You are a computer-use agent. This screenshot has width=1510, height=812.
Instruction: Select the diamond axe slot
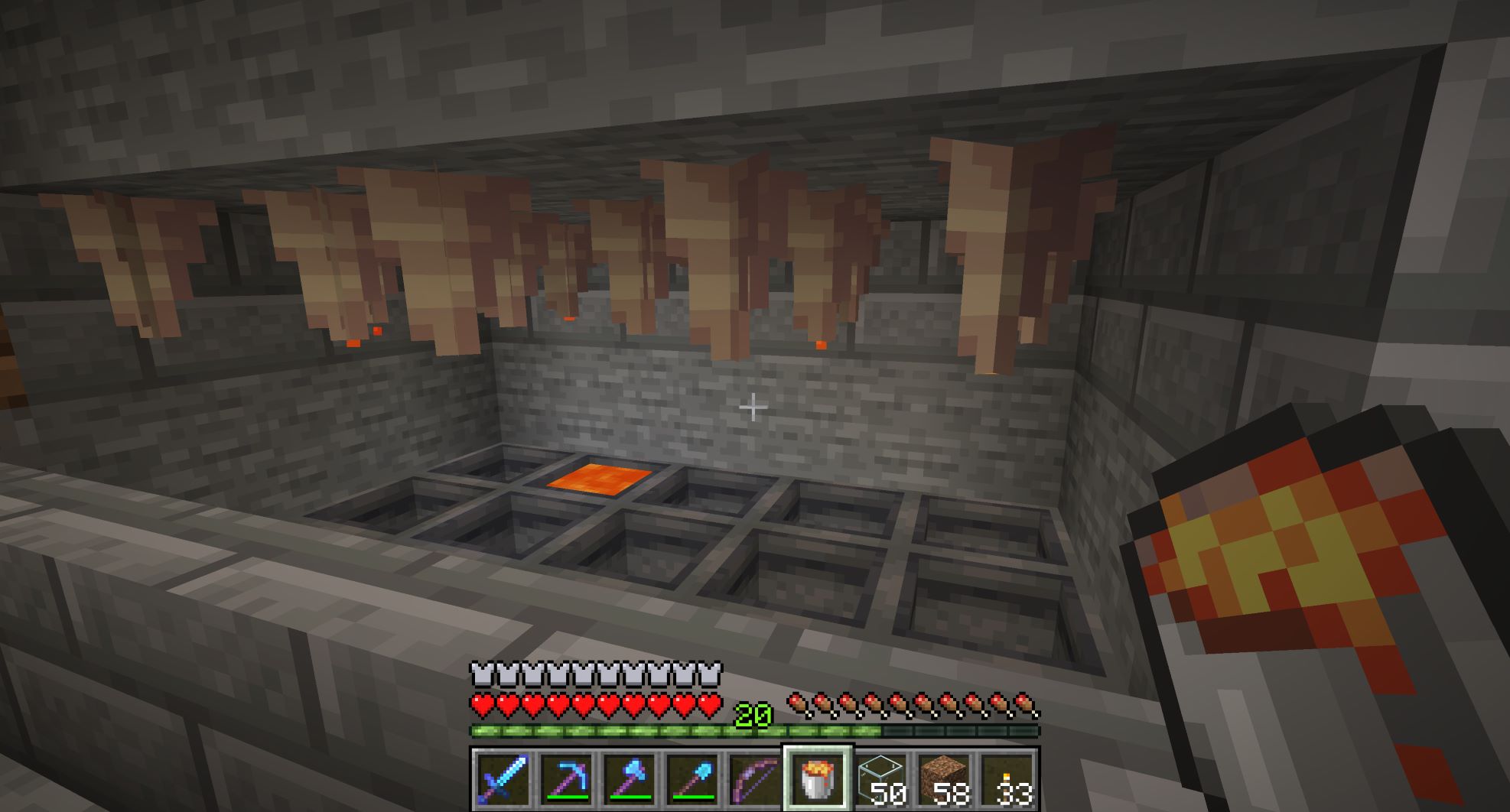tap(629, 778)
